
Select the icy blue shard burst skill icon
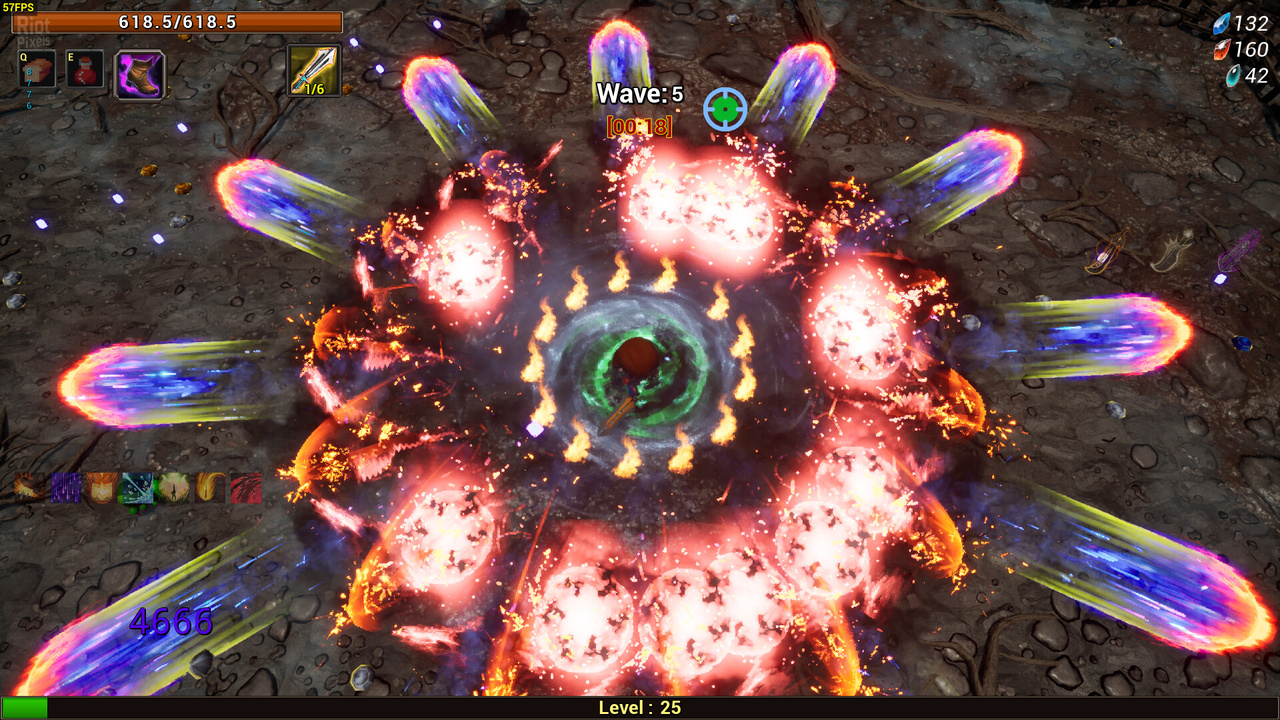click(137, 488)
